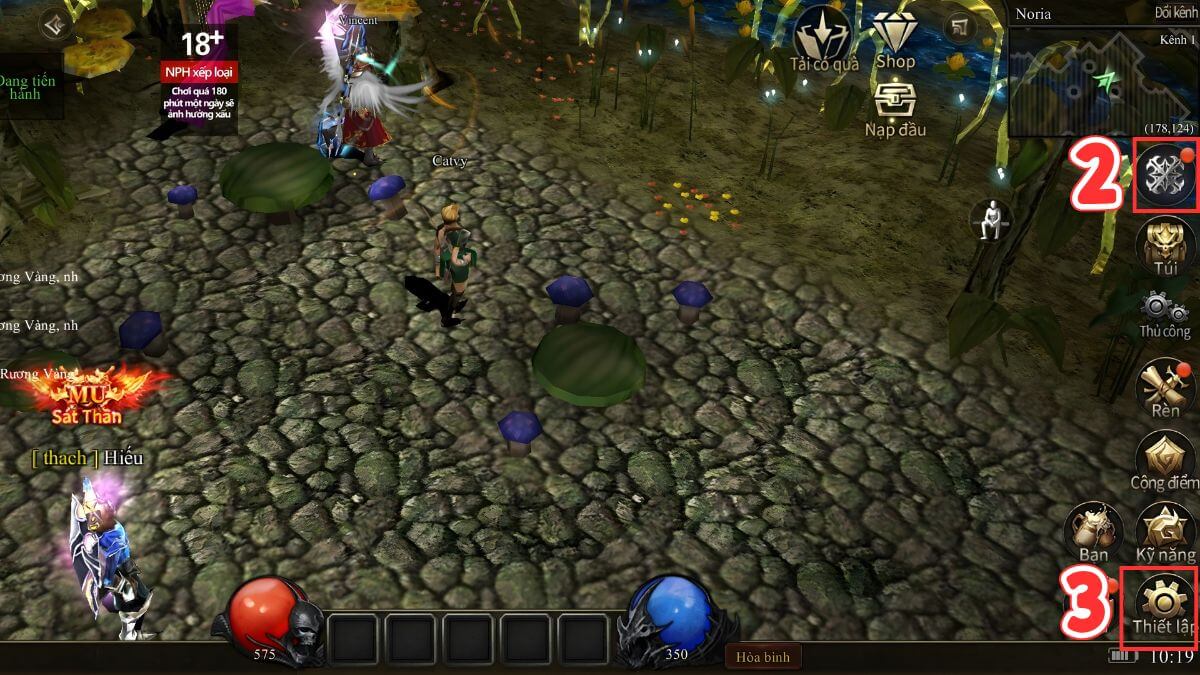Click the collapse arrow icon left of the minimap
Viewport: 1200px width, 675px height.
pyautogui.click(x=961, y=27)
